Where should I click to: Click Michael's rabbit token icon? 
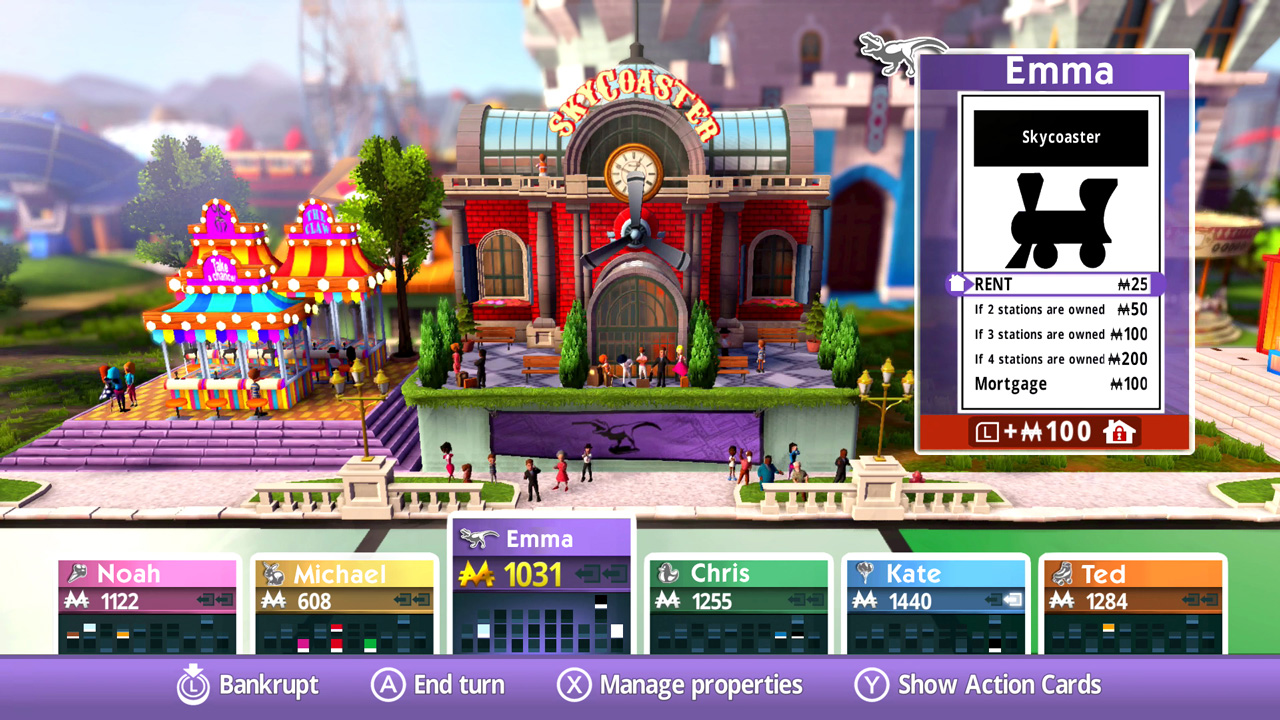274,574
